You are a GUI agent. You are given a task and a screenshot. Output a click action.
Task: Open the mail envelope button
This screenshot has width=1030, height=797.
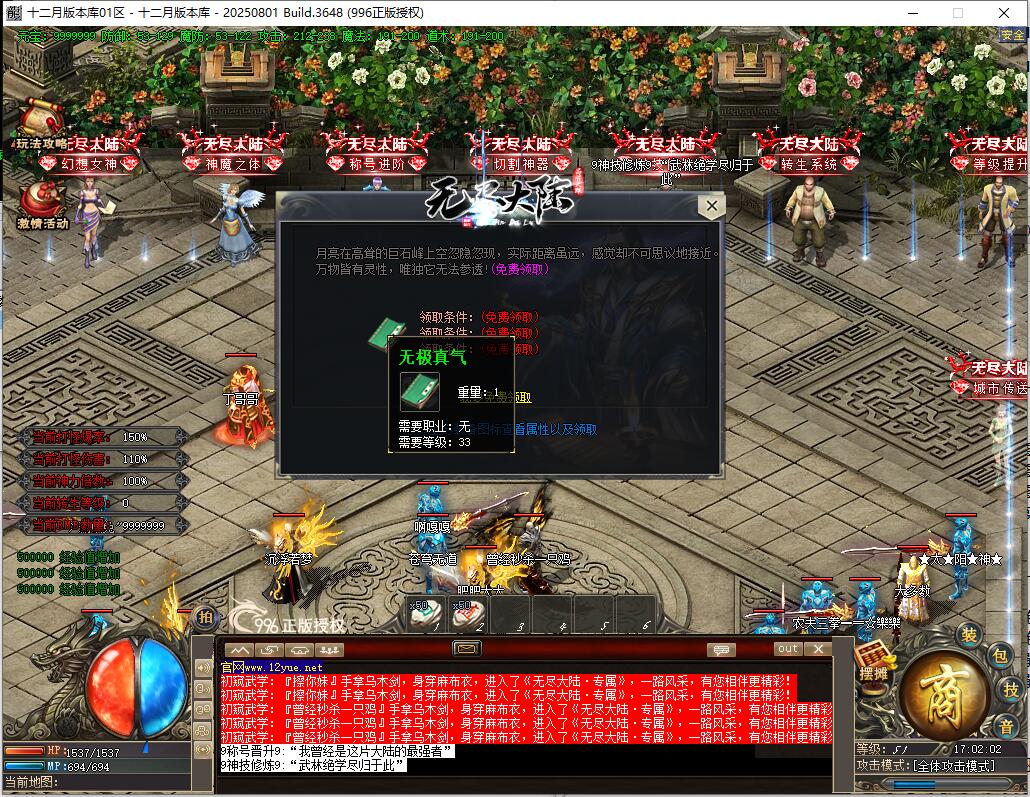(x=467, y=648)
